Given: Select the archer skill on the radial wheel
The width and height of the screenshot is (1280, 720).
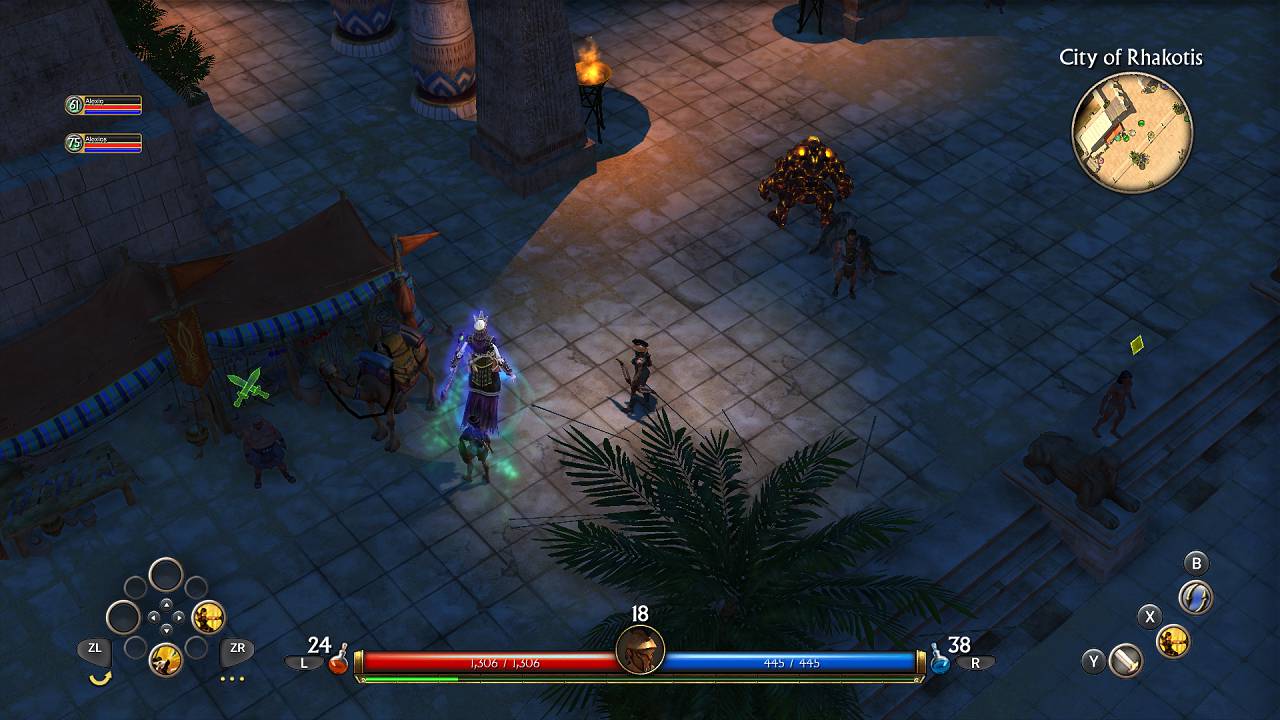Looking at the screenshot, I should (x=208, y=617).
